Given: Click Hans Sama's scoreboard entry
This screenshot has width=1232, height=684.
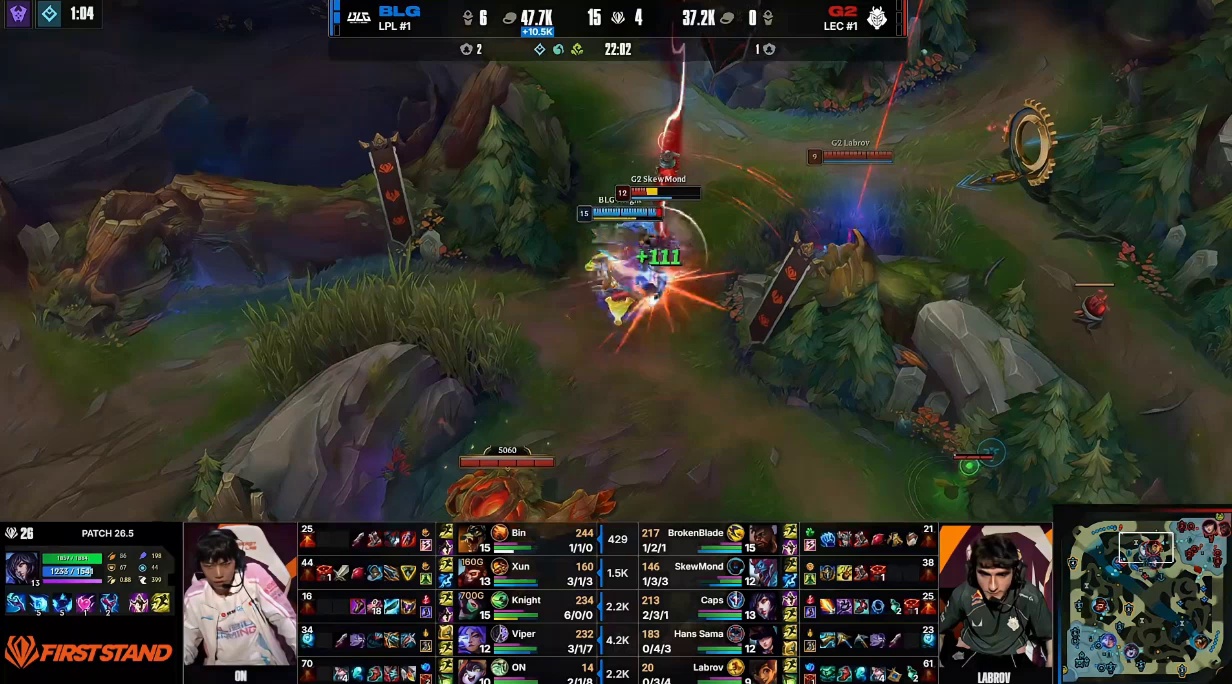Looking at the screenshot, I should click(x=696, y=634).
